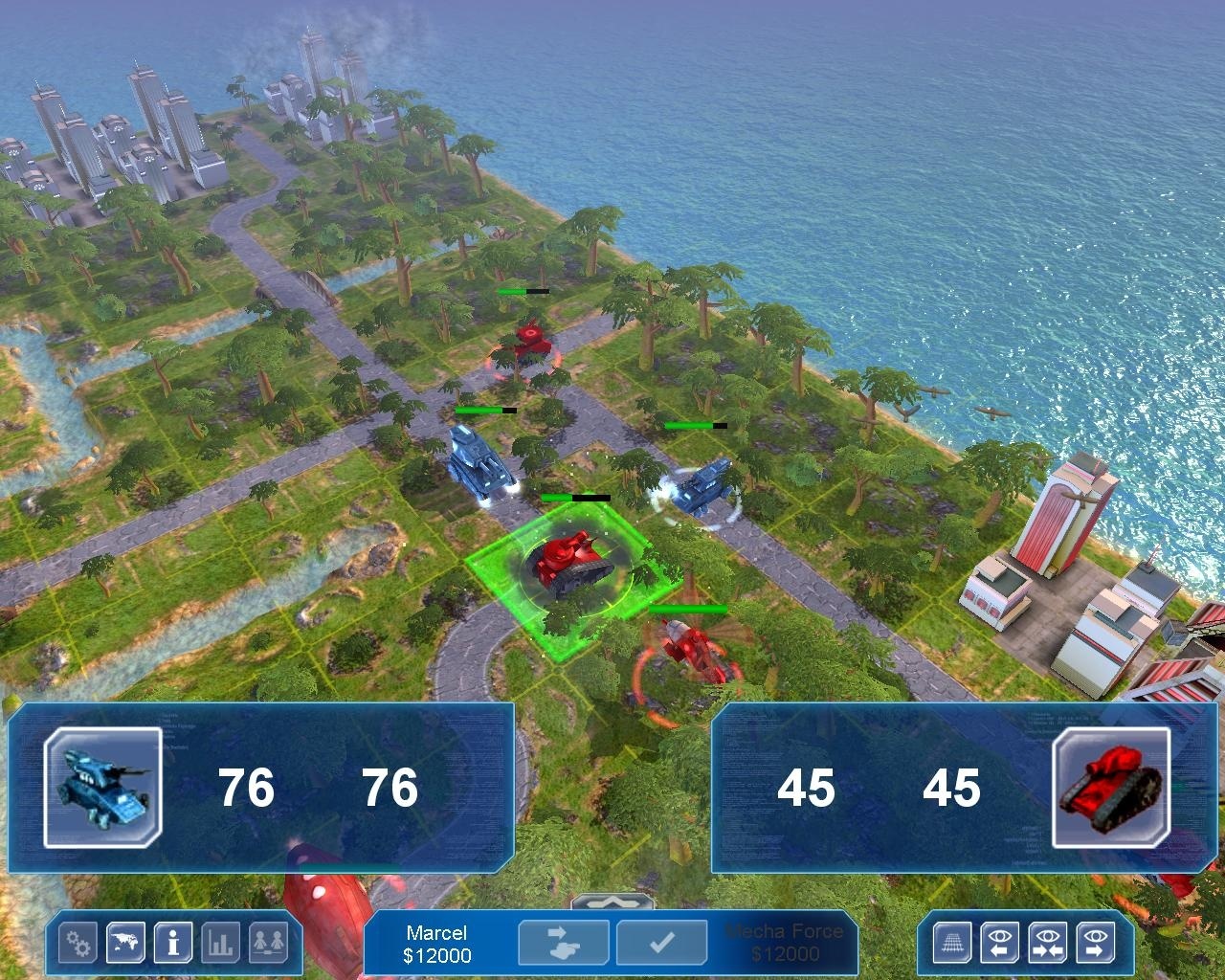Click the Mecha Force label
This screenshot has width=1225, height=980.
[787, 929]
